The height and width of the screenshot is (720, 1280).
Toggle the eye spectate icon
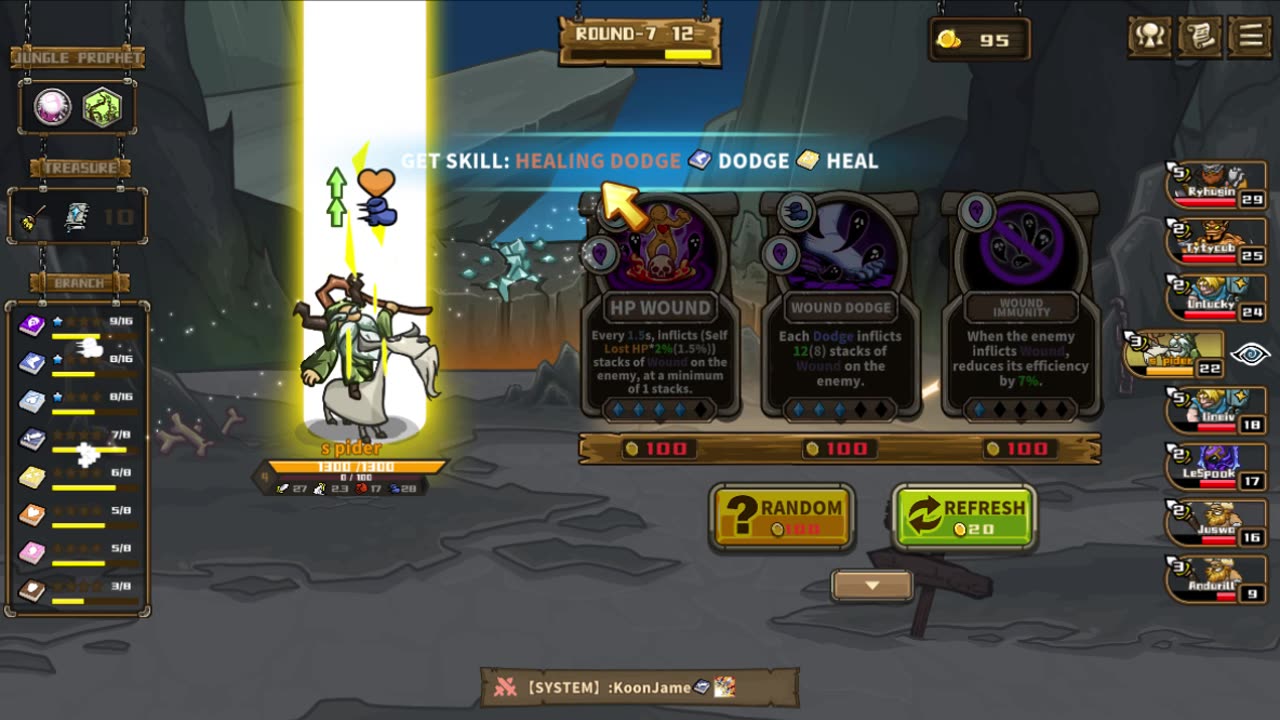[1250, 354]
